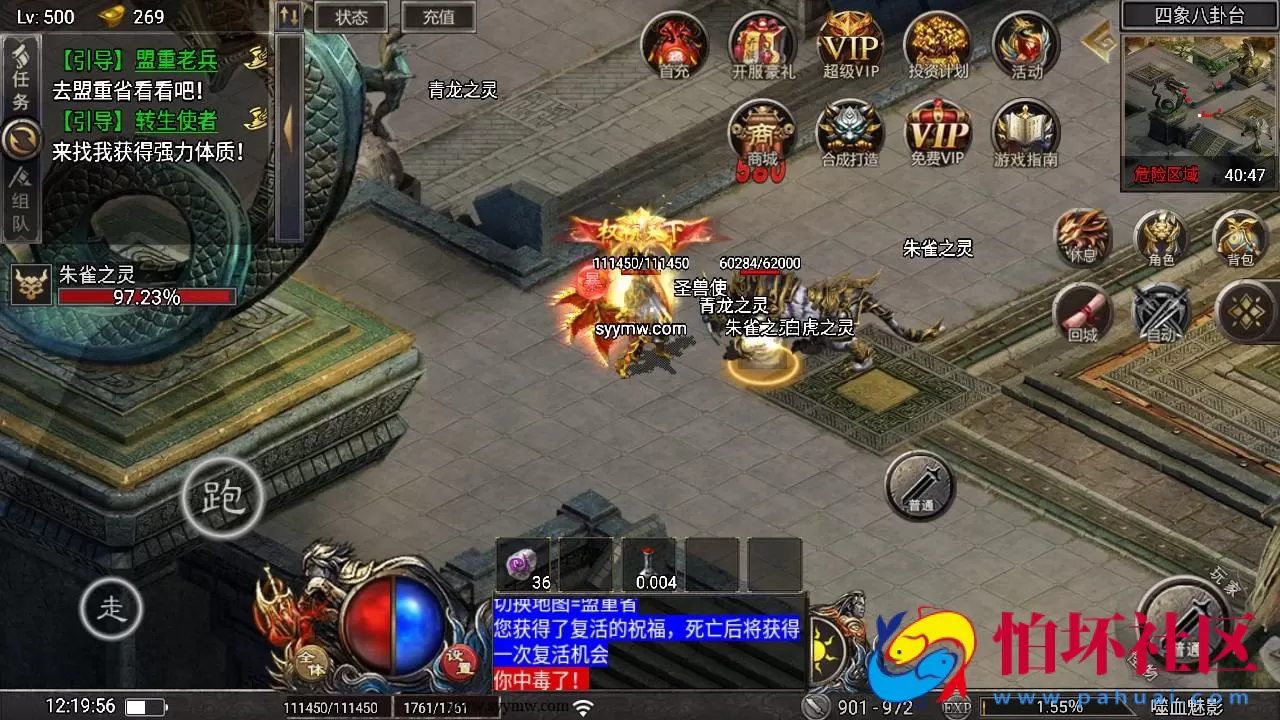Image resolution: width=1280 pixels, height=720 pixels.
Task: Switch to the 状态 tab
Action: coord(349,17)
